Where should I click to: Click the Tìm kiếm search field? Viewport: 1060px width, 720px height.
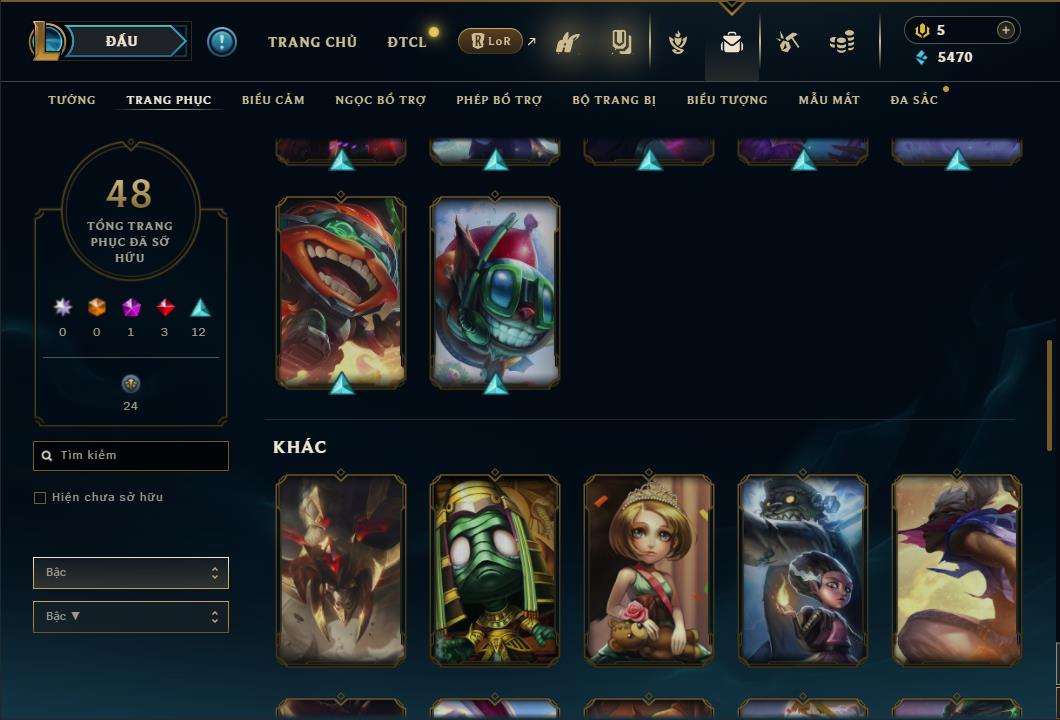point(131,456)
